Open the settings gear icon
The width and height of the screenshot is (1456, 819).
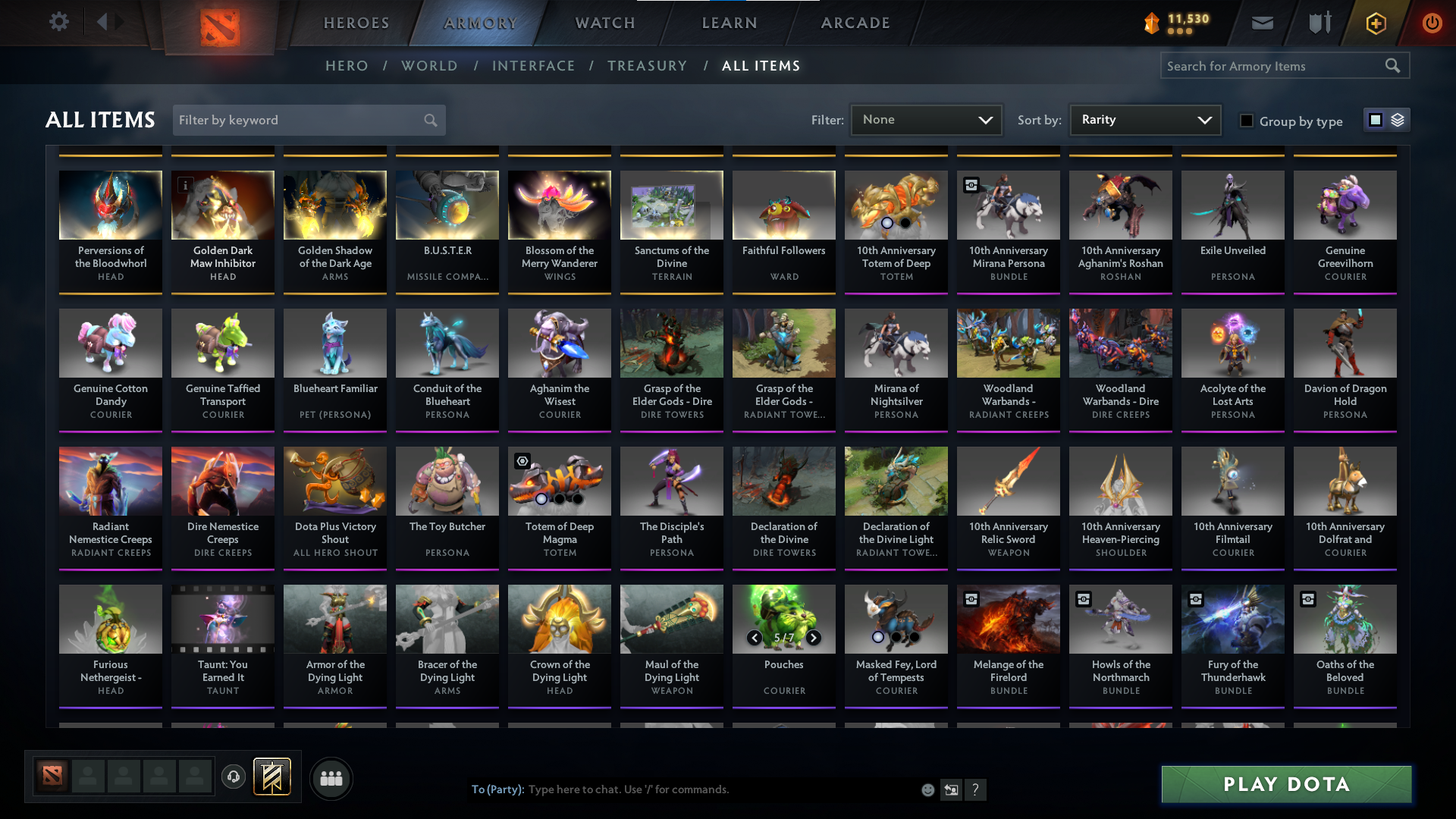tap(58, 22)
